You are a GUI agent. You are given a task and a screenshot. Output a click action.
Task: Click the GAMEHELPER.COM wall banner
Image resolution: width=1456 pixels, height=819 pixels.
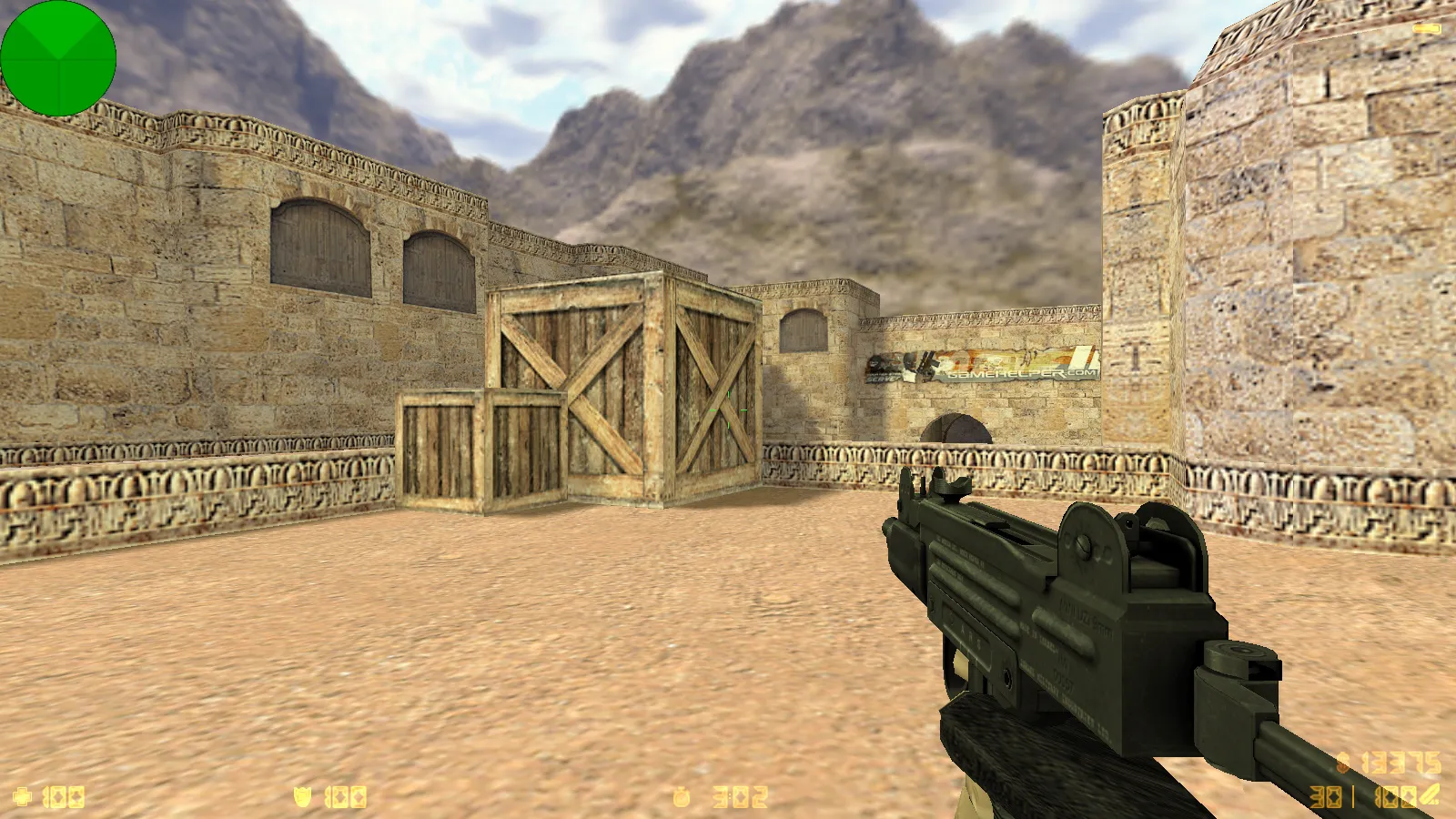click(992, 364)
